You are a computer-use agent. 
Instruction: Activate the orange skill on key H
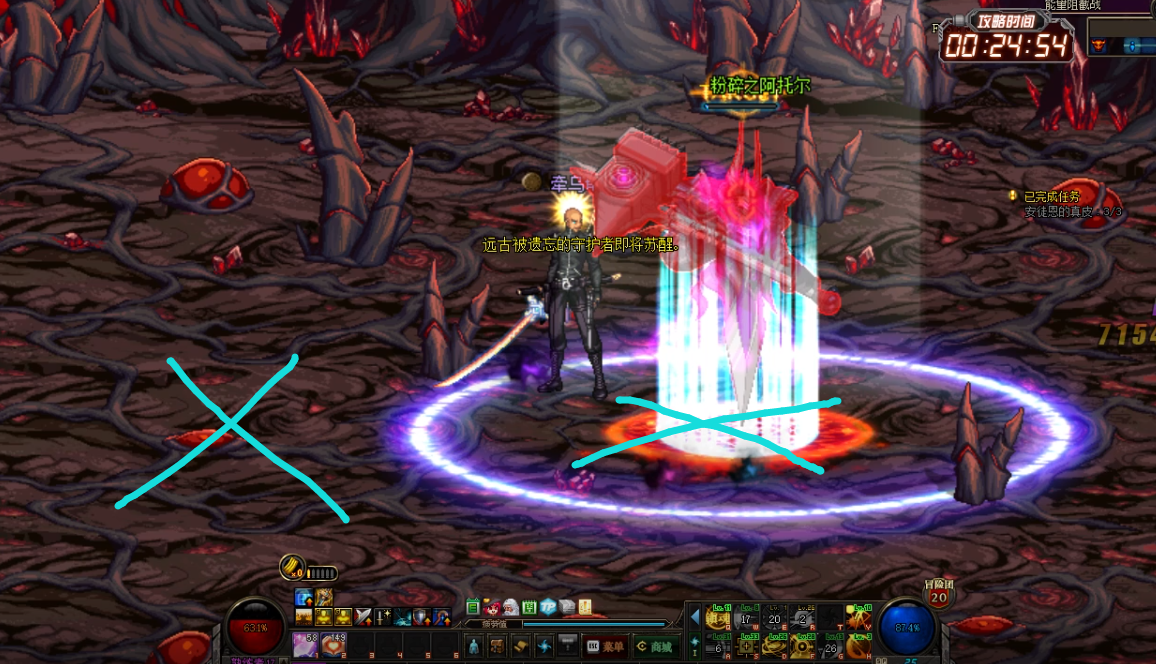(x=858, y=647)
